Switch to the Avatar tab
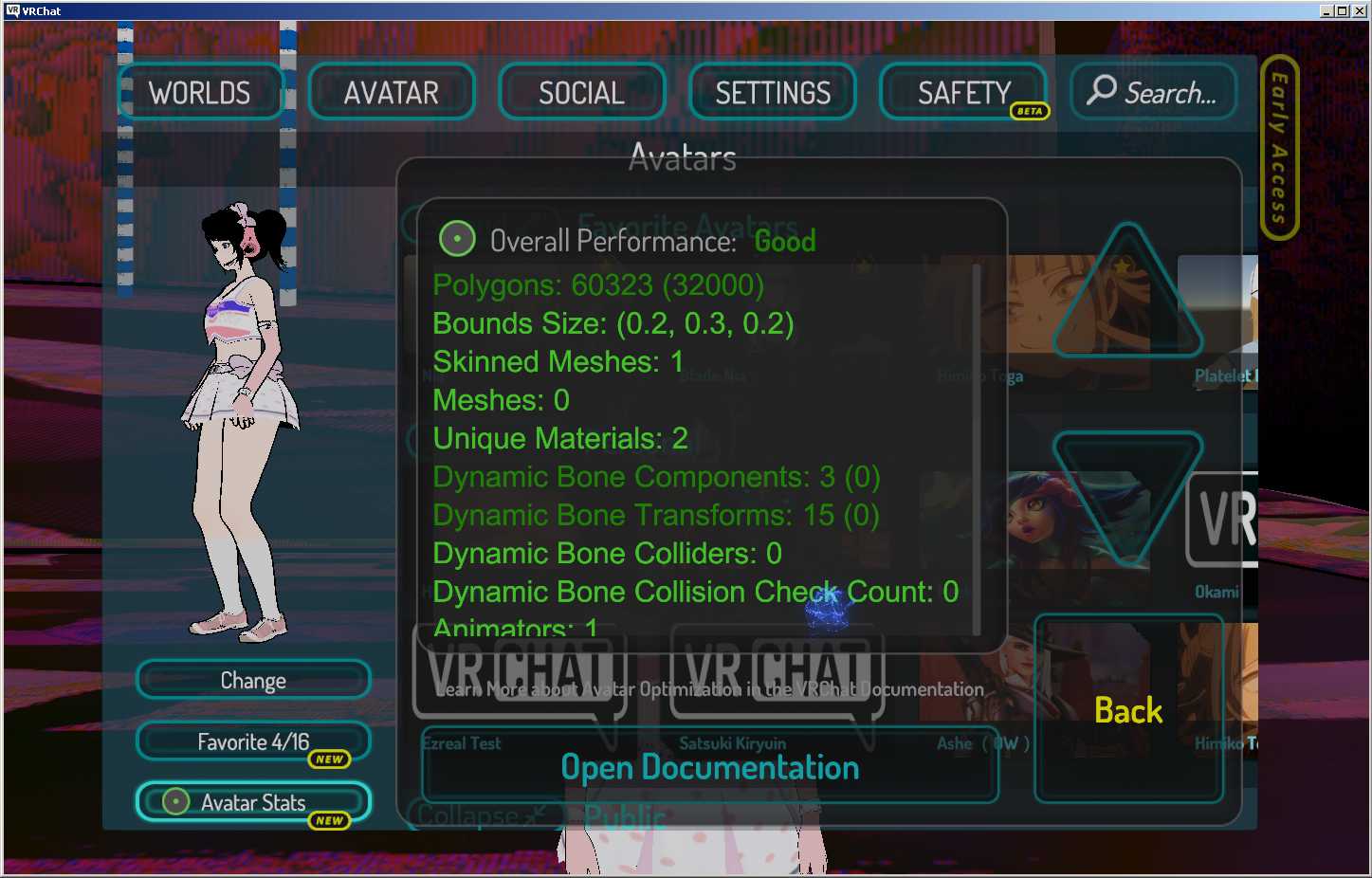 coord(391,93)
